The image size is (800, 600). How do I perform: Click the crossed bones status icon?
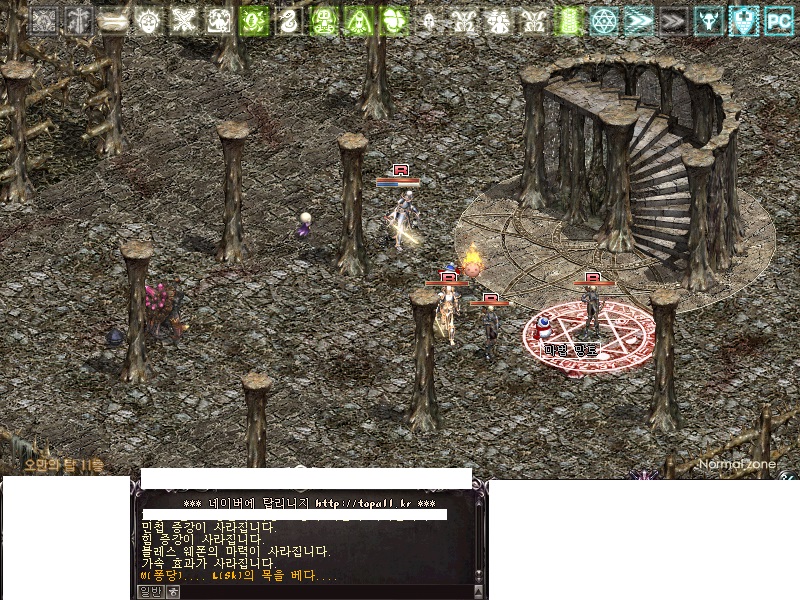pos(183,19)
